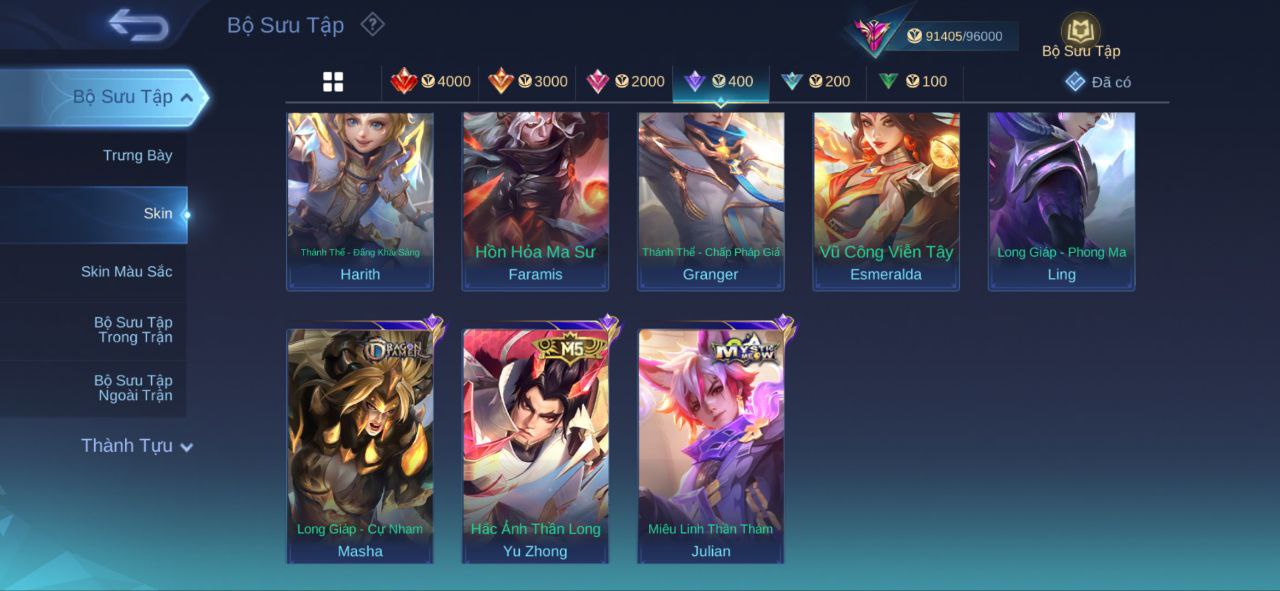Screen dimensions: 1280x591
Task: Choose Bộ Sưu Tập Trong Trận
Action: click(133, 329)
